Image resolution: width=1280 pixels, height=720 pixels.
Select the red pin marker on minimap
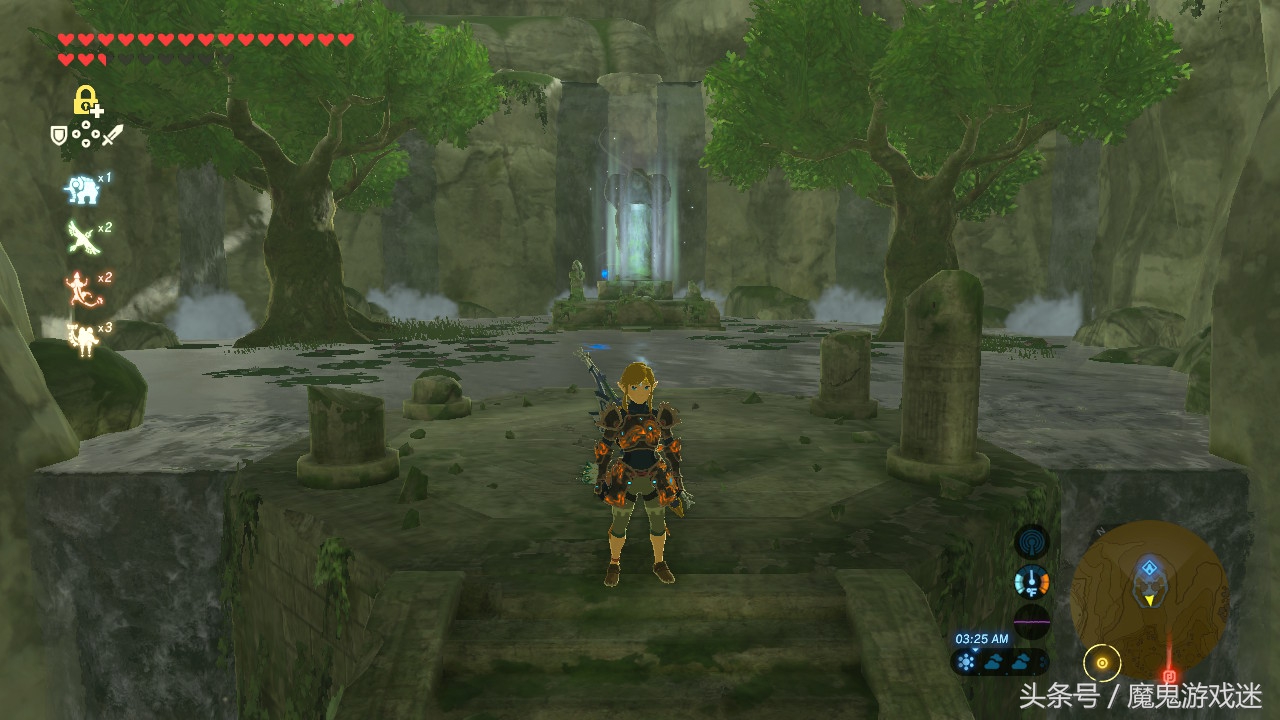pyautogui.click(x=1169, y=676)
